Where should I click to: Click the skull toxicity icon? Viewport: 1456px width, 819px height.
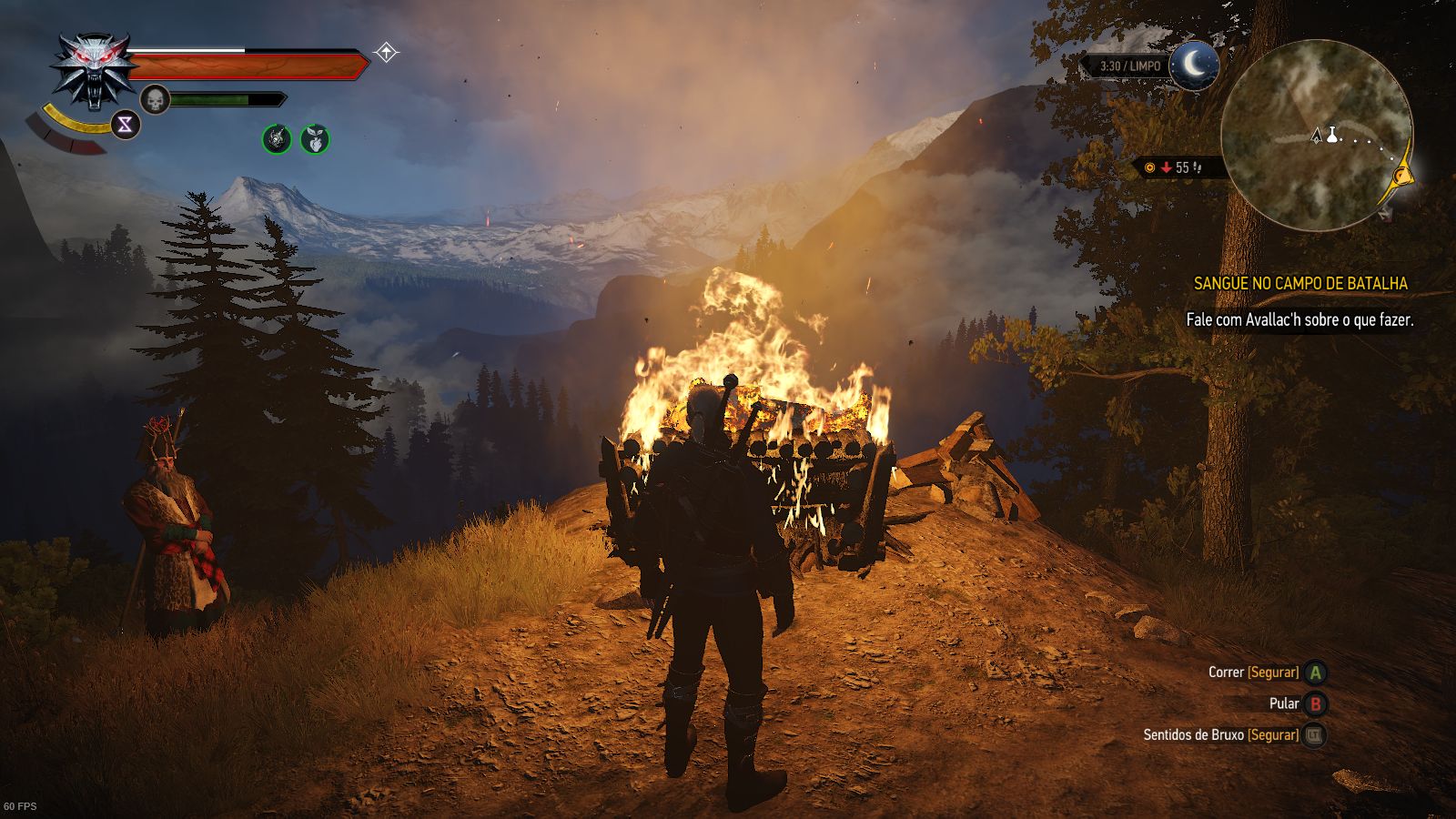[156, 99]
